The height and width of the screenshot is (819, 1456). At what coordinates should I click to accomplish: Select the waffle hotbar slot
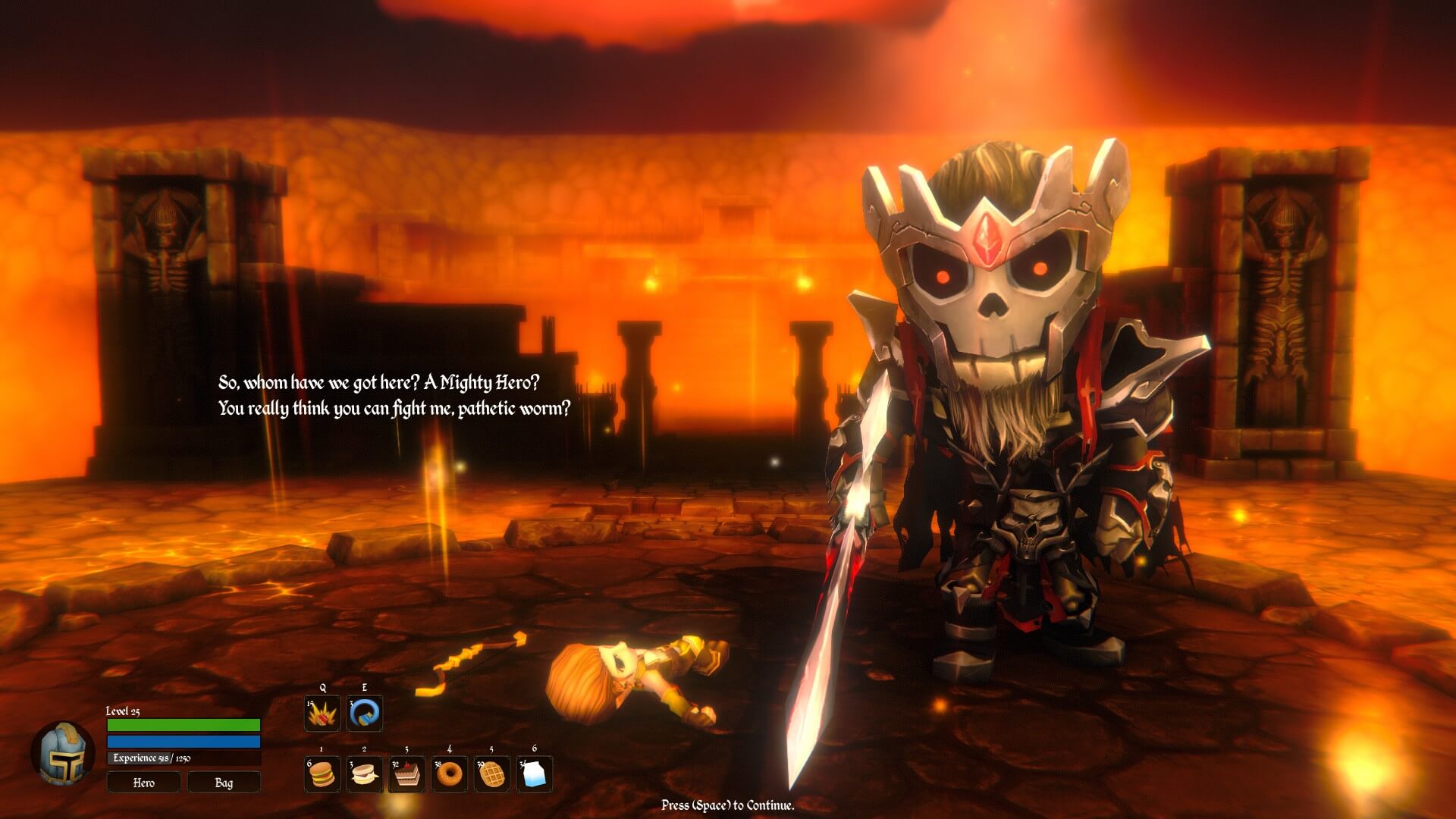click(491, 773)
